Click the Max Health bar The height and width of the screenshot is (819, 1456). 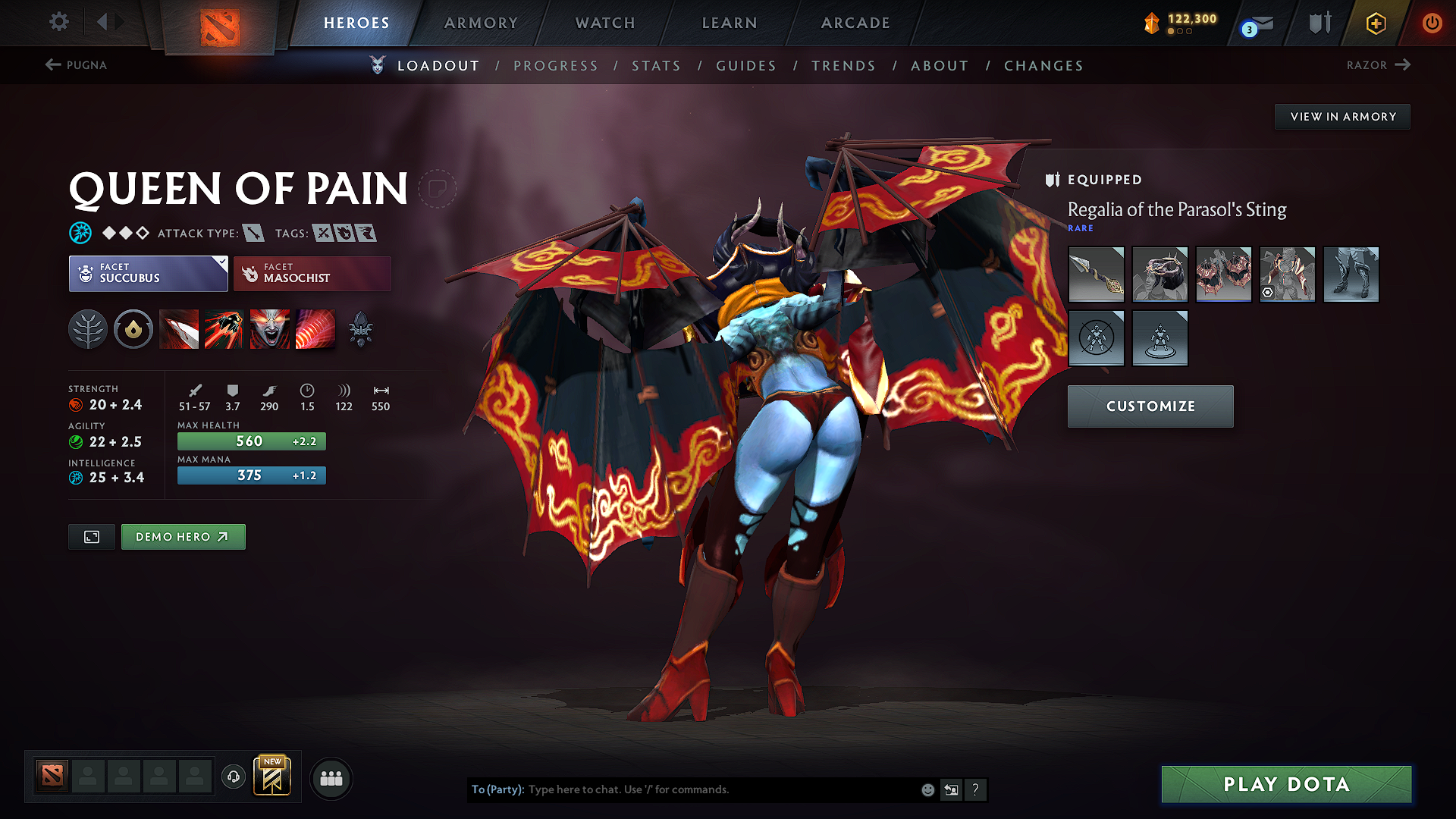click(x=251, y=441)
